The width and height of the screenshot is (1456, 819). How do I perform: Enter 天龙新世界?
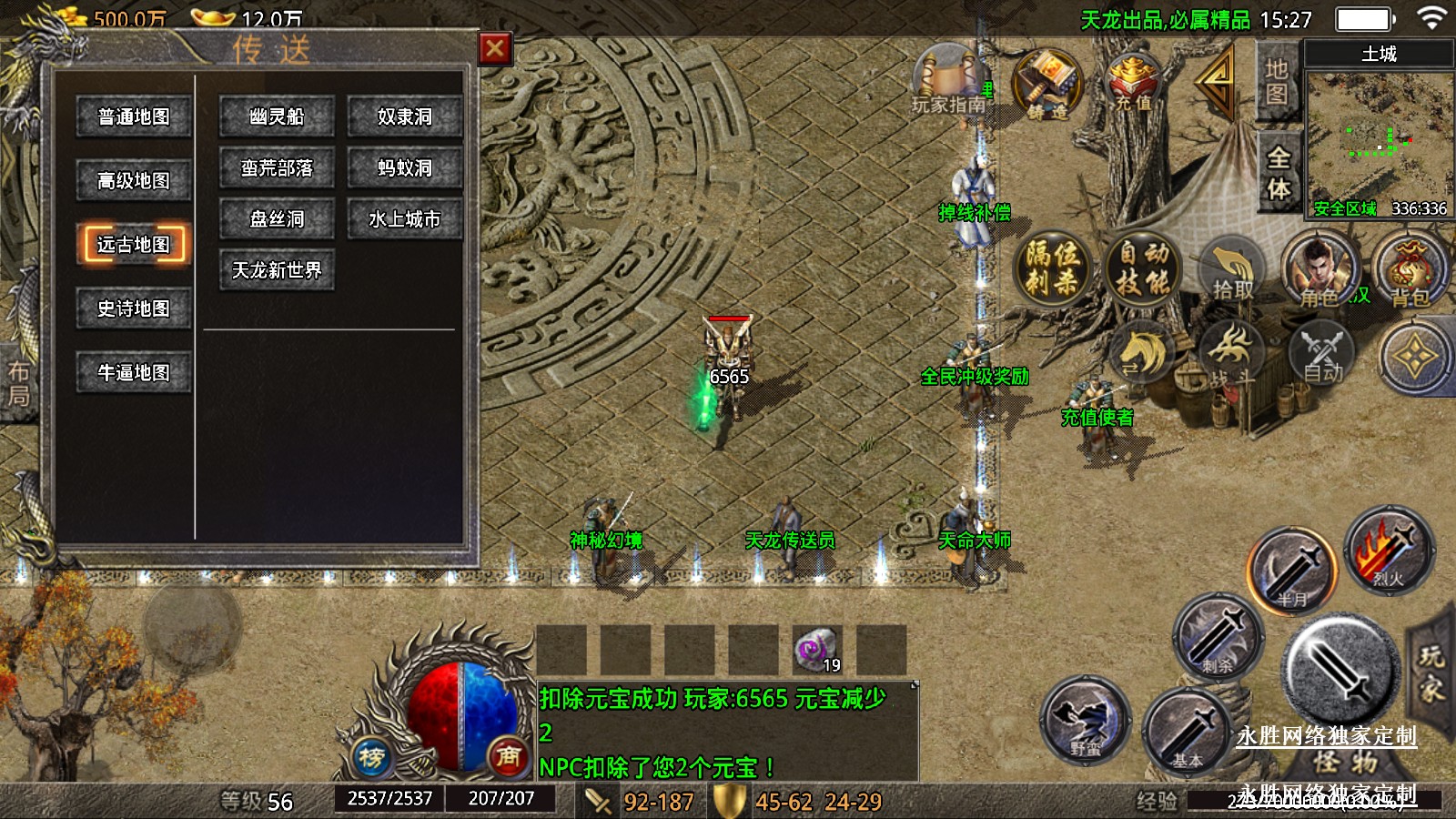click(277, 270)
